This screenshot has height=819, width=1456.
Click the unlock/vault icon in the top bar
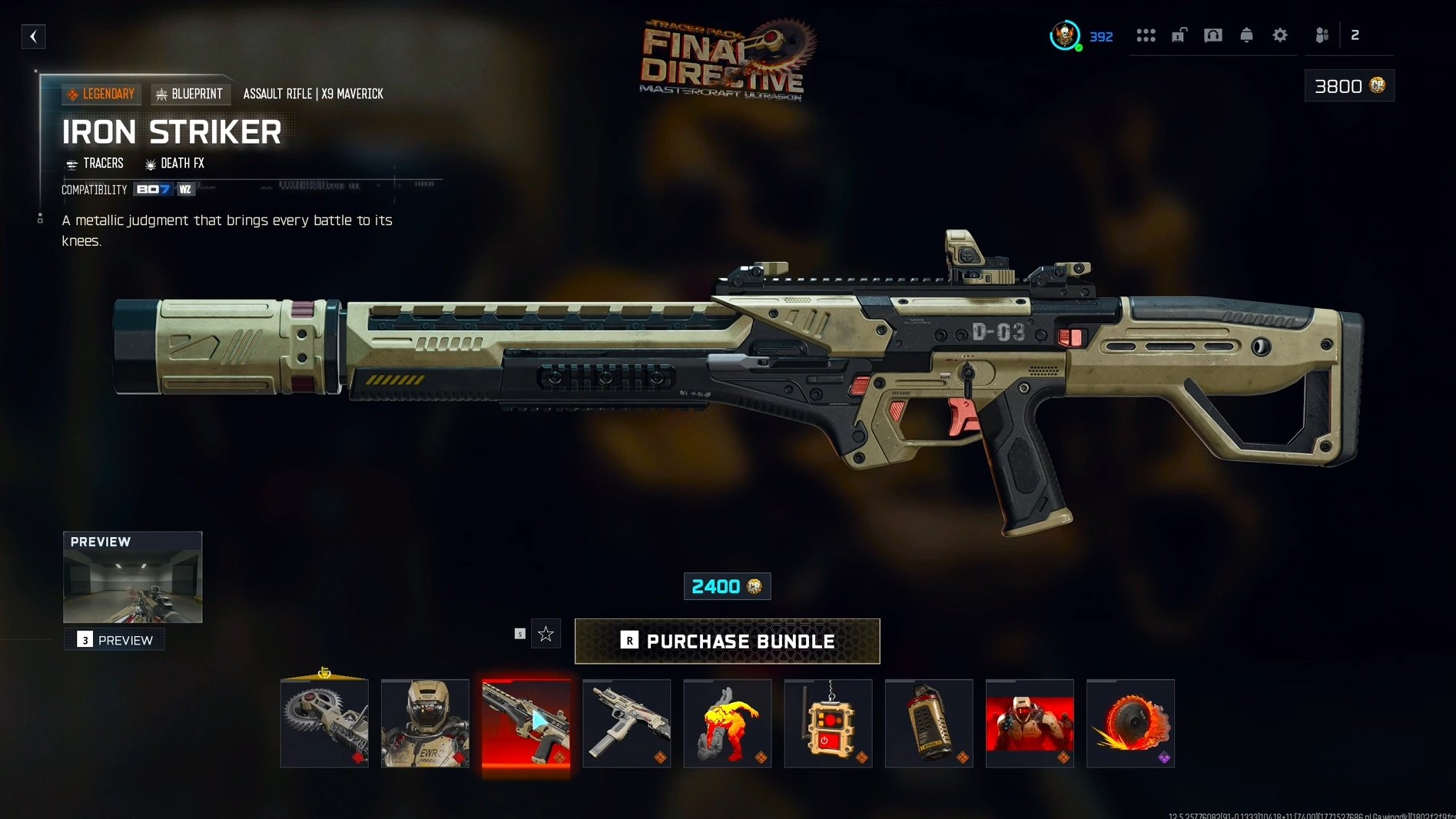(x=1180, y=35)
